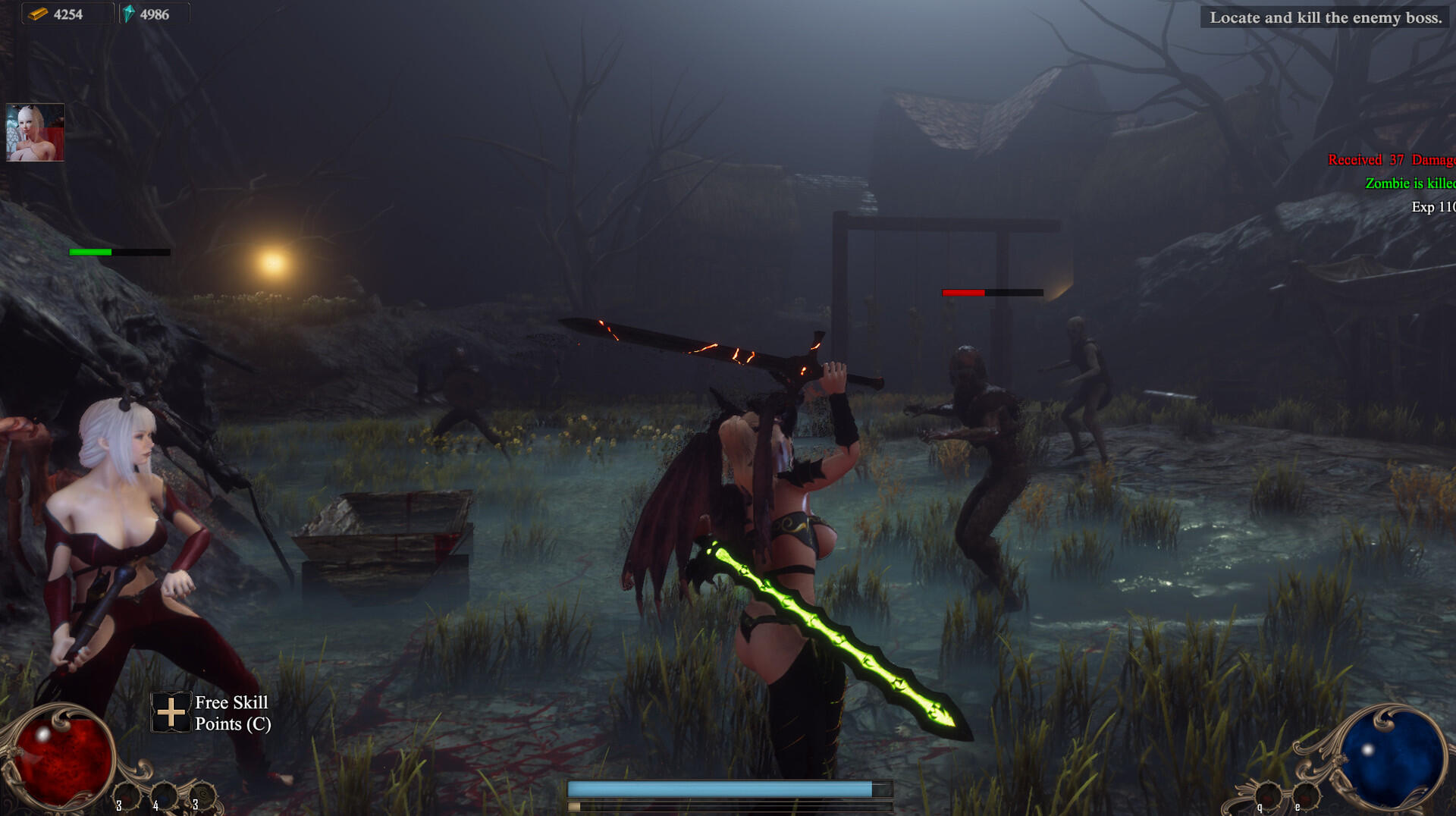Click the 'Zombie is killed' notification text

tap(1410, 183)
